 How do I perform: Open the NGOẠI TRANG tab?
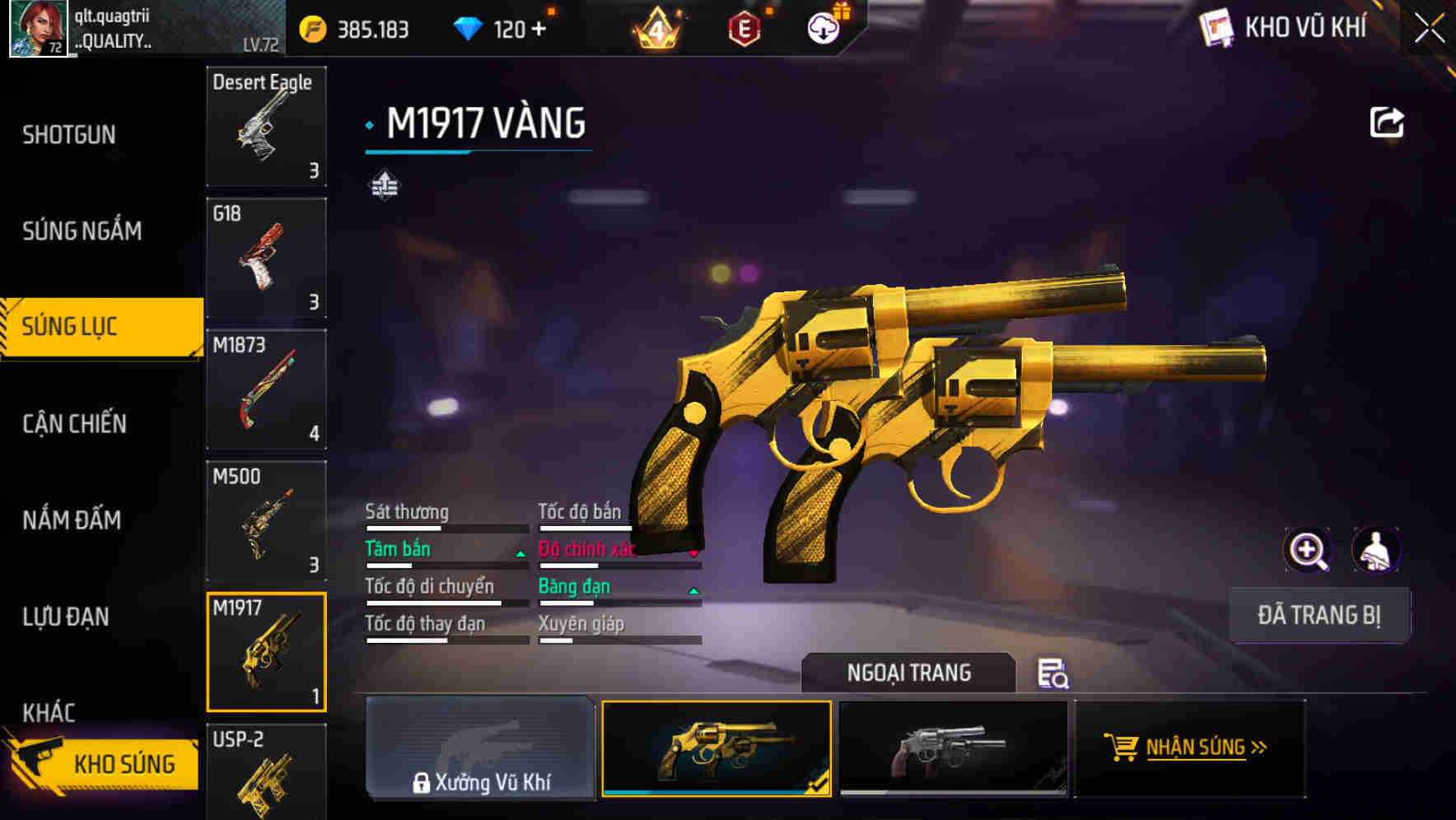click(x=909, y=672)
